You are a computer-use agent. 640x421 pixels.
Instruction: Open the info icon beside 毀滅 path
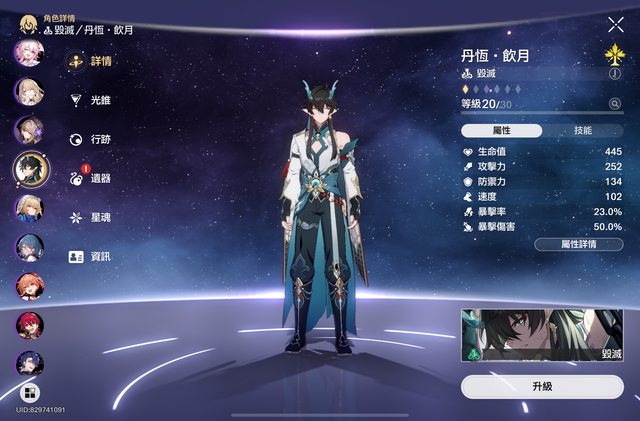(614, 73)
